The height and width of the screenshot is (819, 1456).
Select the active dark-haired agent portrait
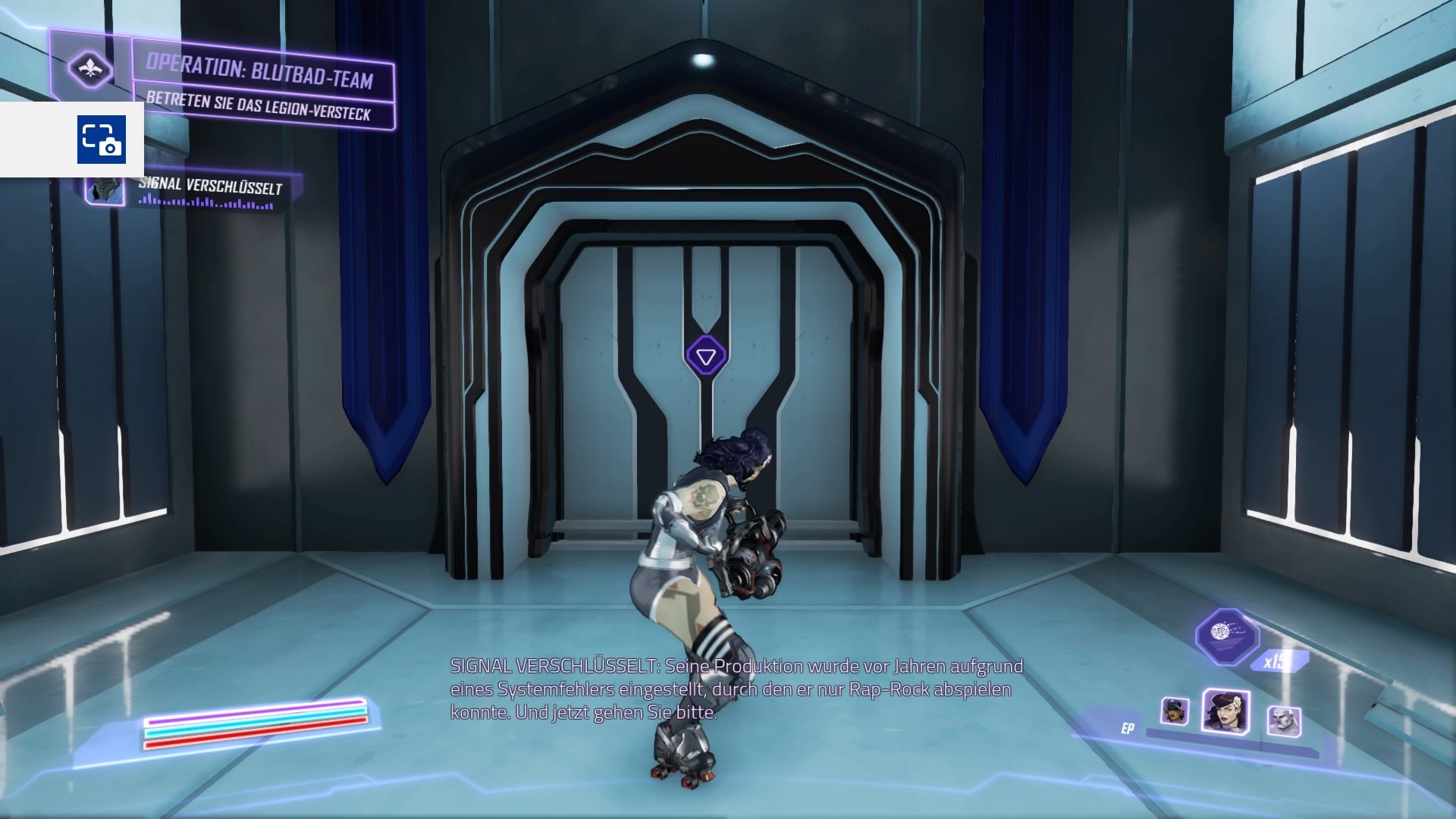(1225, 711)
